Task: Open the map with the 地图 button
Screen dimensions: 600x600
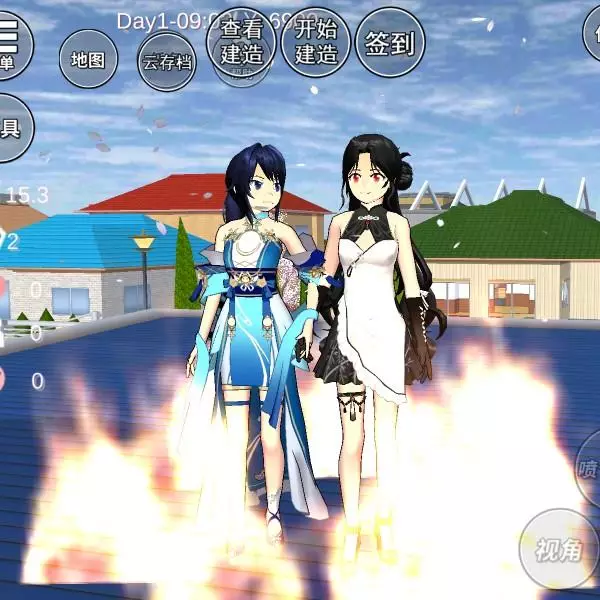Action: point(88,60)
